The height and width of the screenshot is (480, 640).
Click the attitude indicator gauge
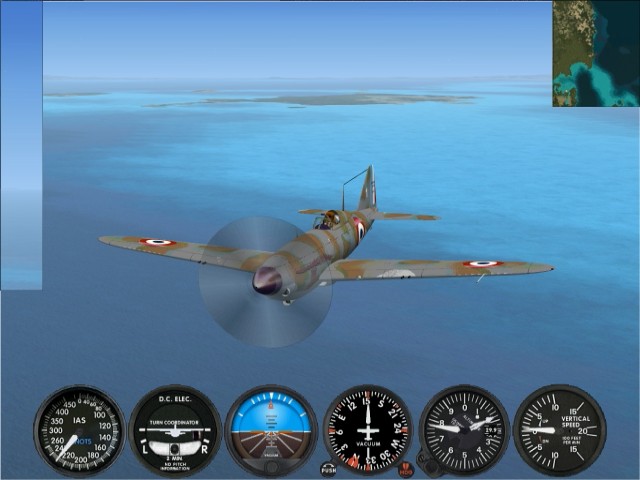click(x=271, y=430)
